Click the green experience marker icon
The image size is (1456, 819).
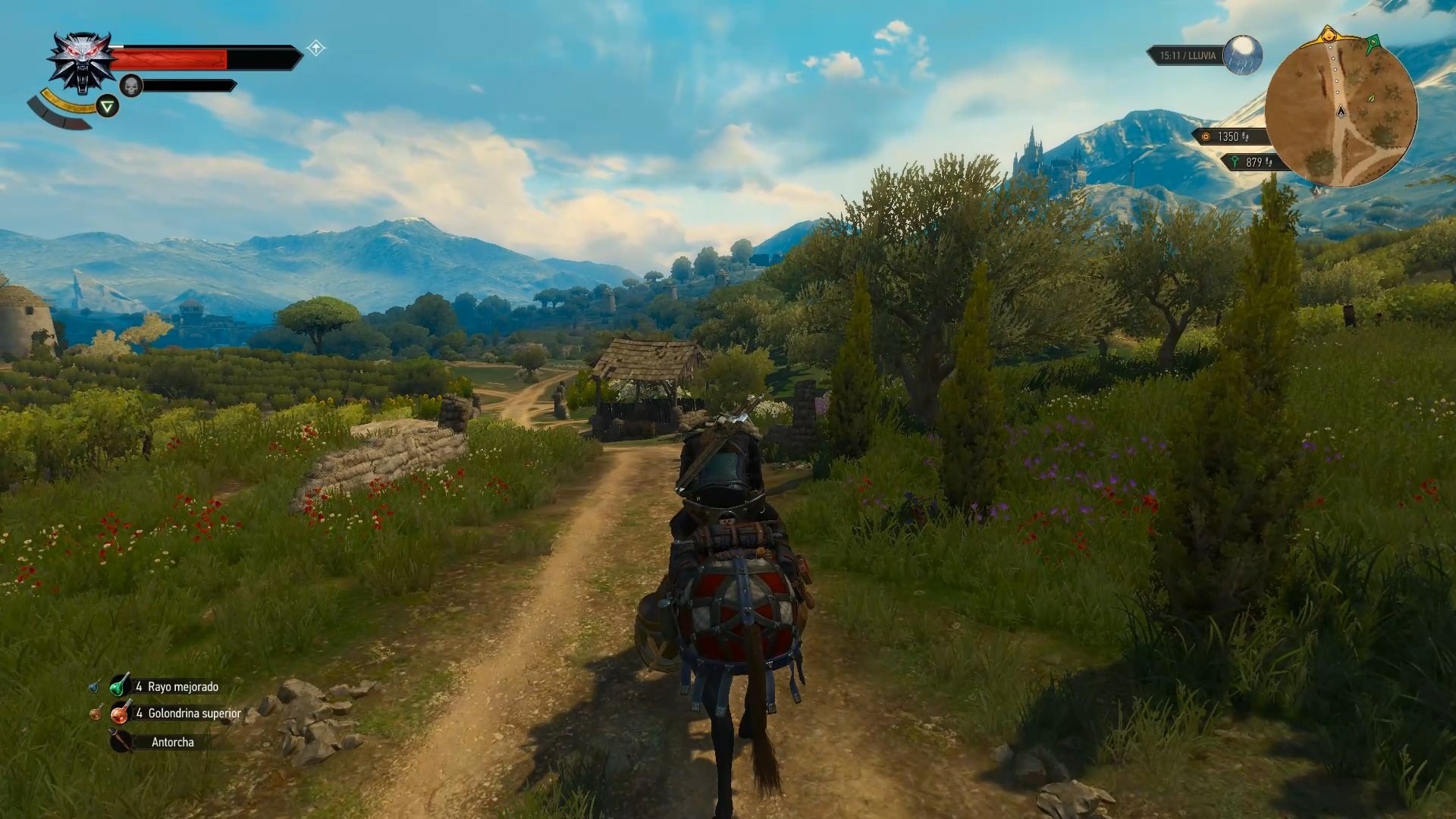point(1236,162)
